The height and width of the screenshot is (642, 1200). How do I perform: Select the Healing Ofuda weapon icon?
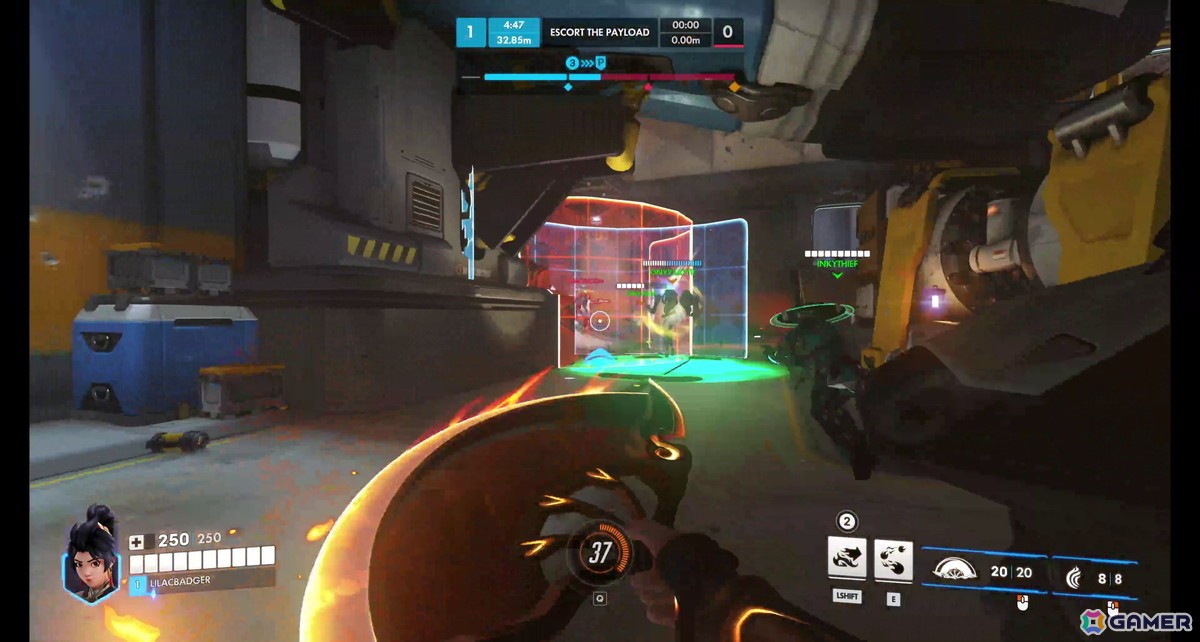pyautogui.click(x=953, y=572)
